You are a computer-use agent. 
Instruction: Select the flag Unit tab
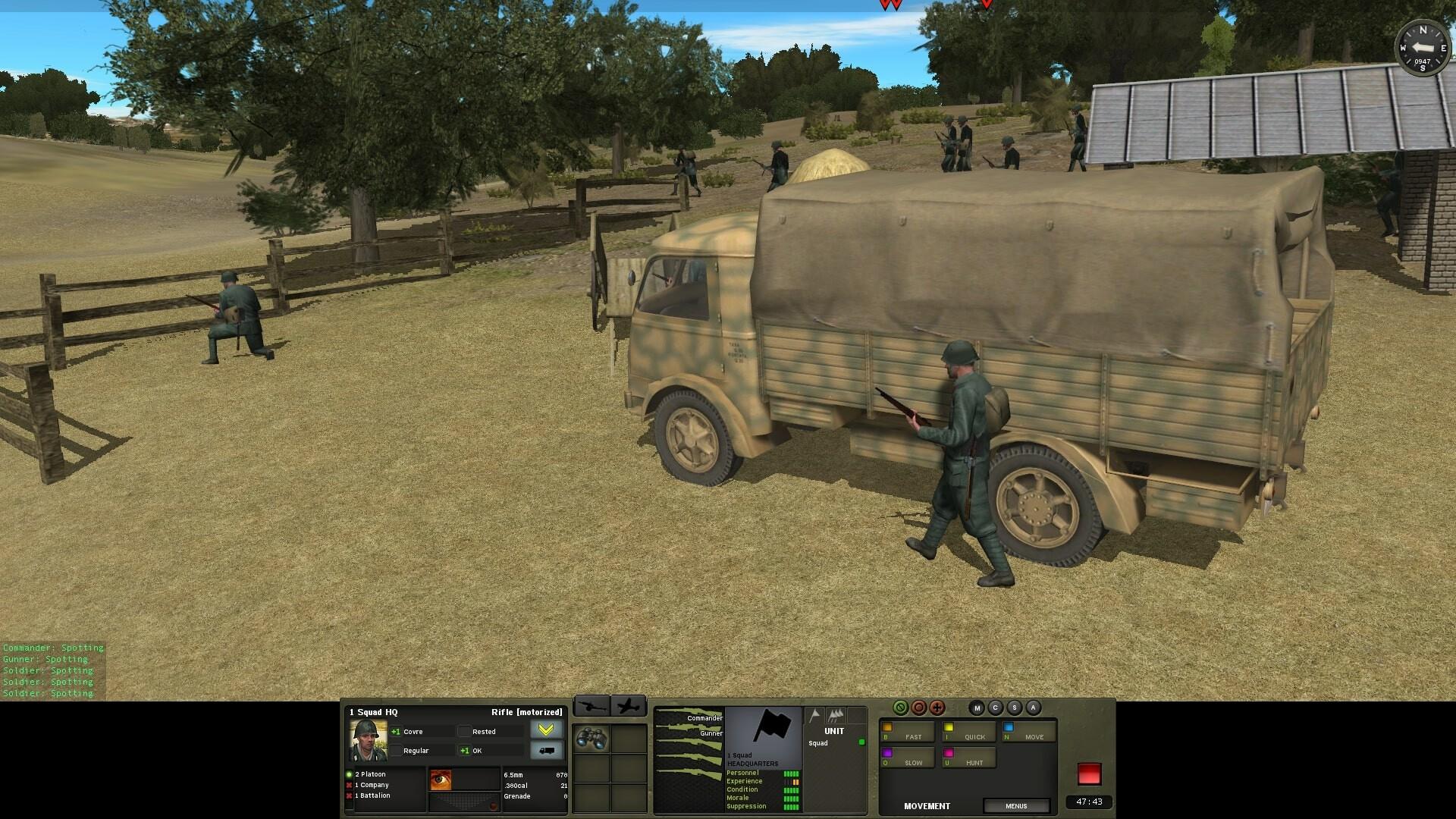pyautogui.click(x=813, y=714)
